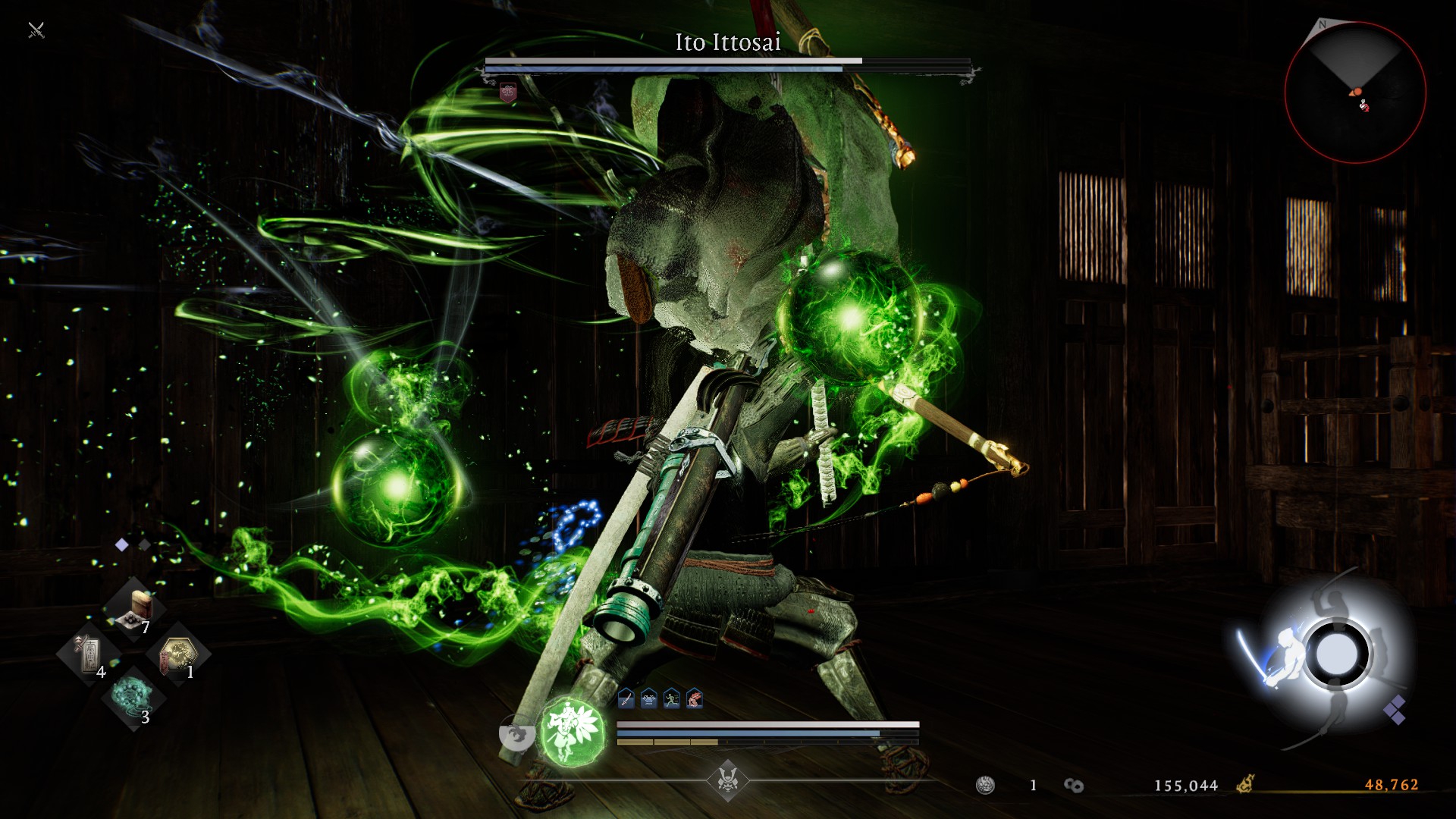Select the medicine box item slot

click(x=136, y=607)
